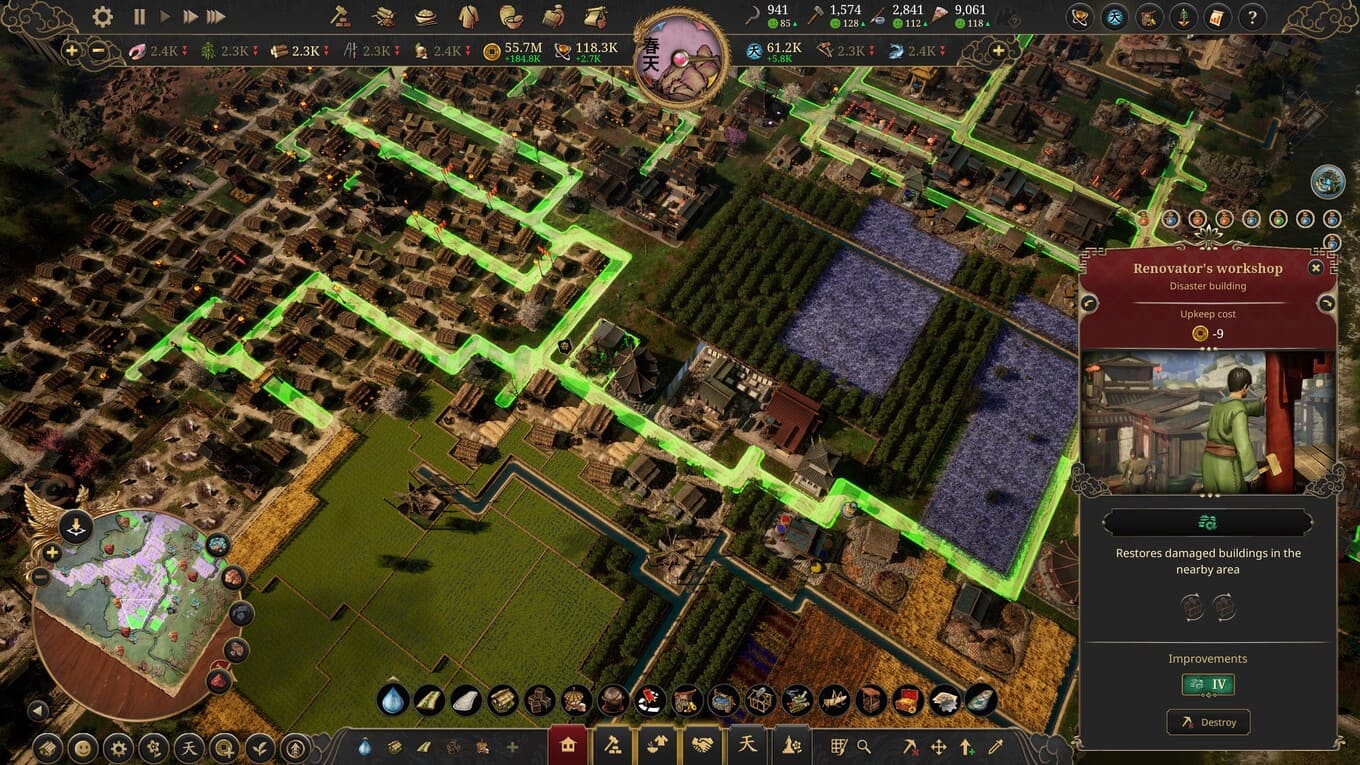Pause the game

click(139, 17)
